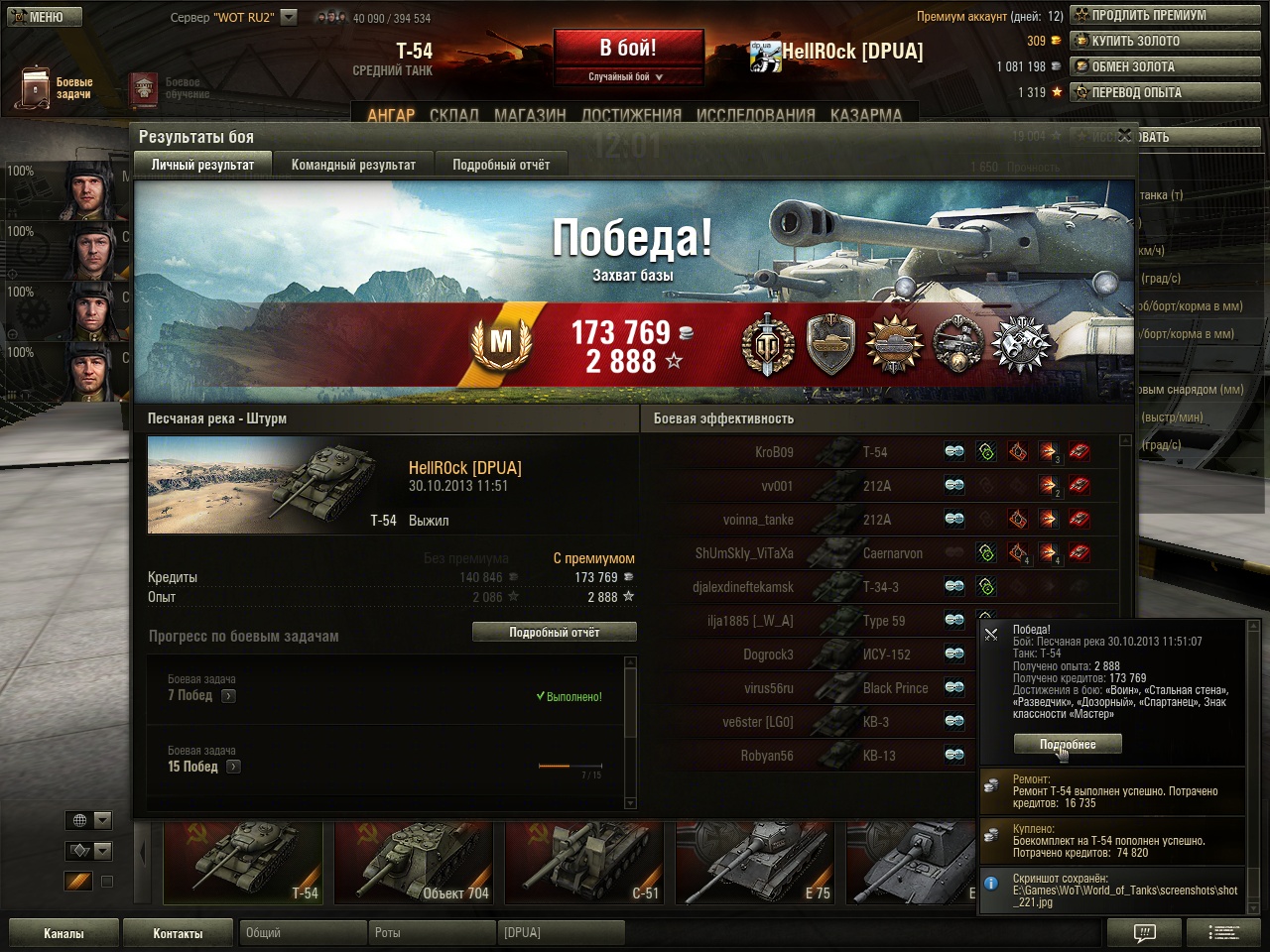Open the main Меню button
Viewport: 1270px width, 952px height.
click(x=42, y=17)
